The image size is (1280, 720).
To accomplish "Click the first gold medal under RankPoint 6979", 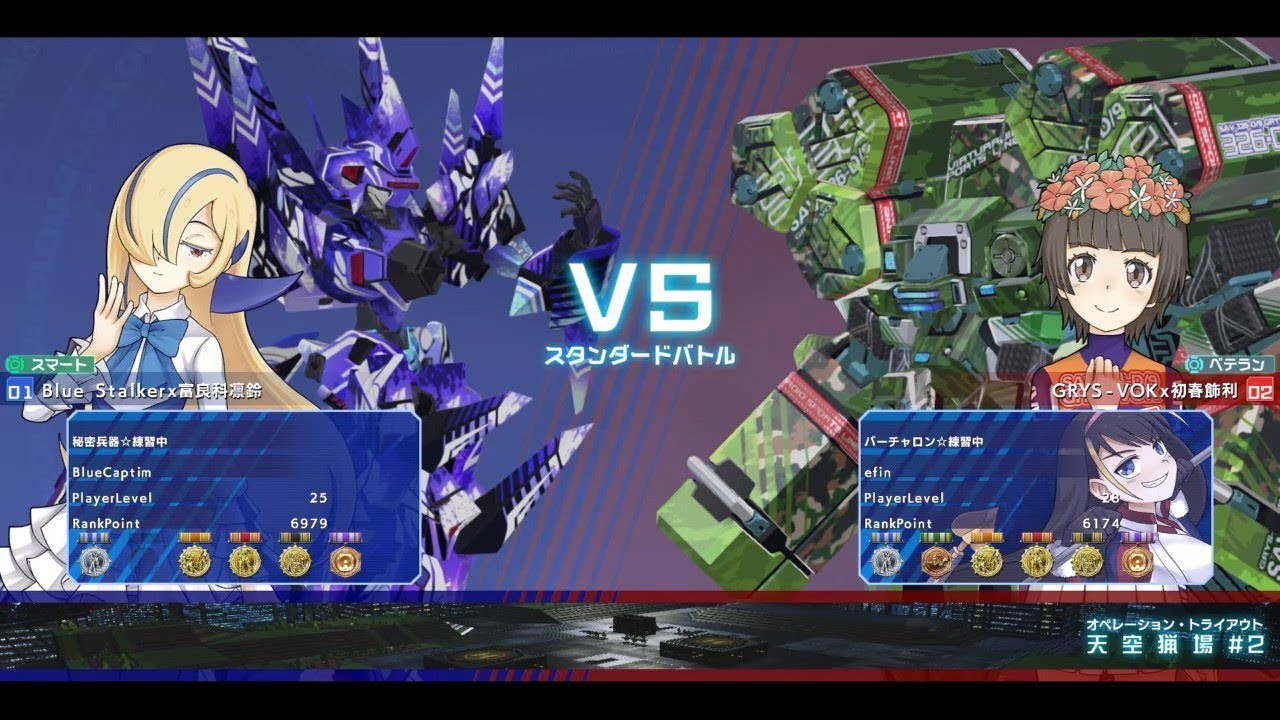I will point(195,560).
